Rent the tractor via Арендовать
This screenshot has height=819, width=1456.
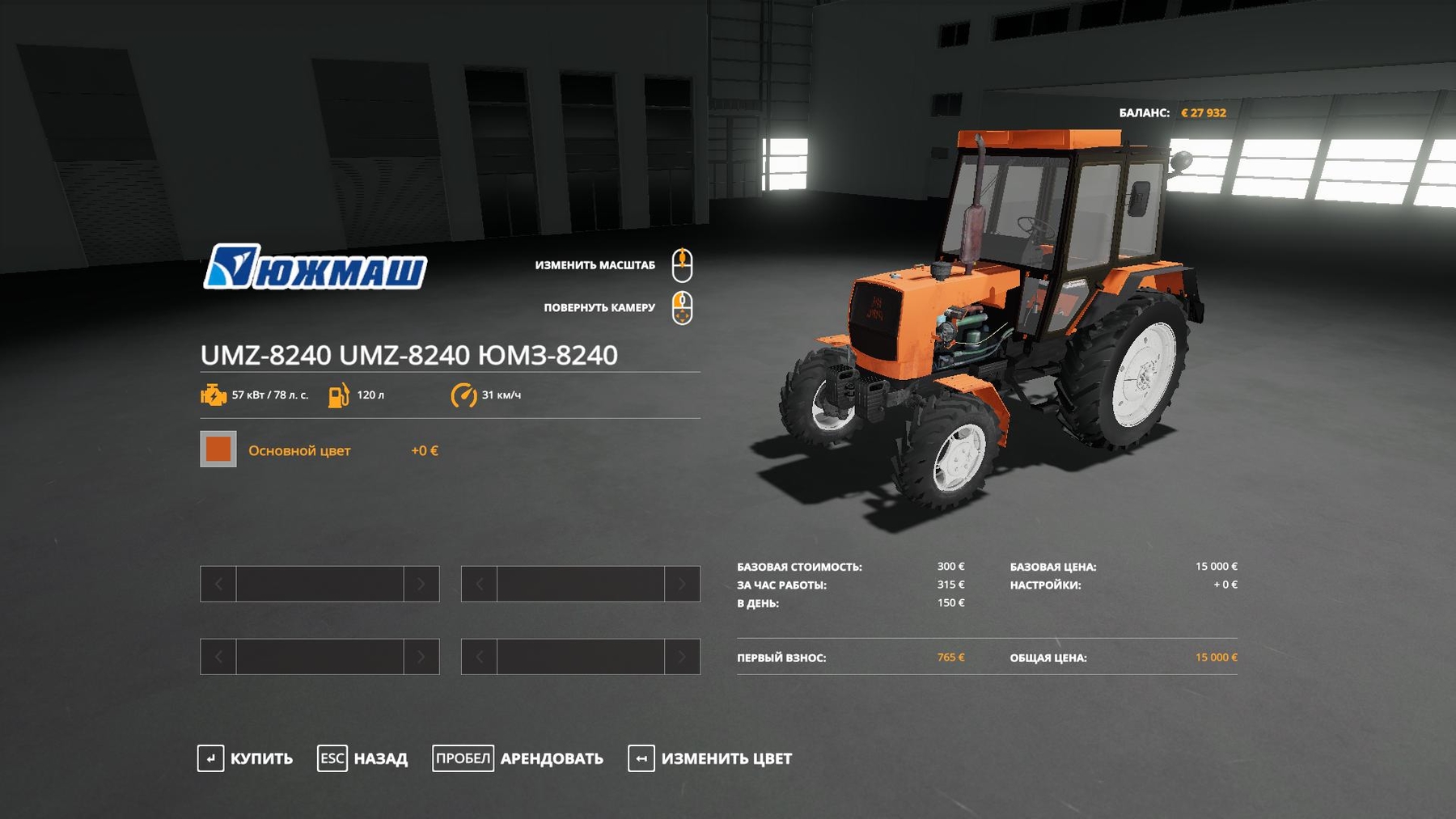518,758
